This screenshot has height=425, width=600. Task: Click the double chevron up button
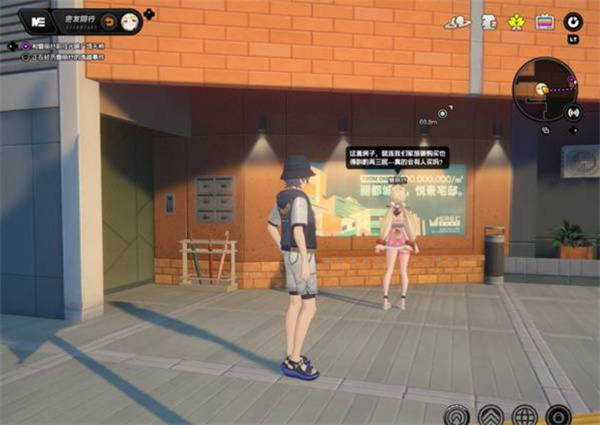490,414
